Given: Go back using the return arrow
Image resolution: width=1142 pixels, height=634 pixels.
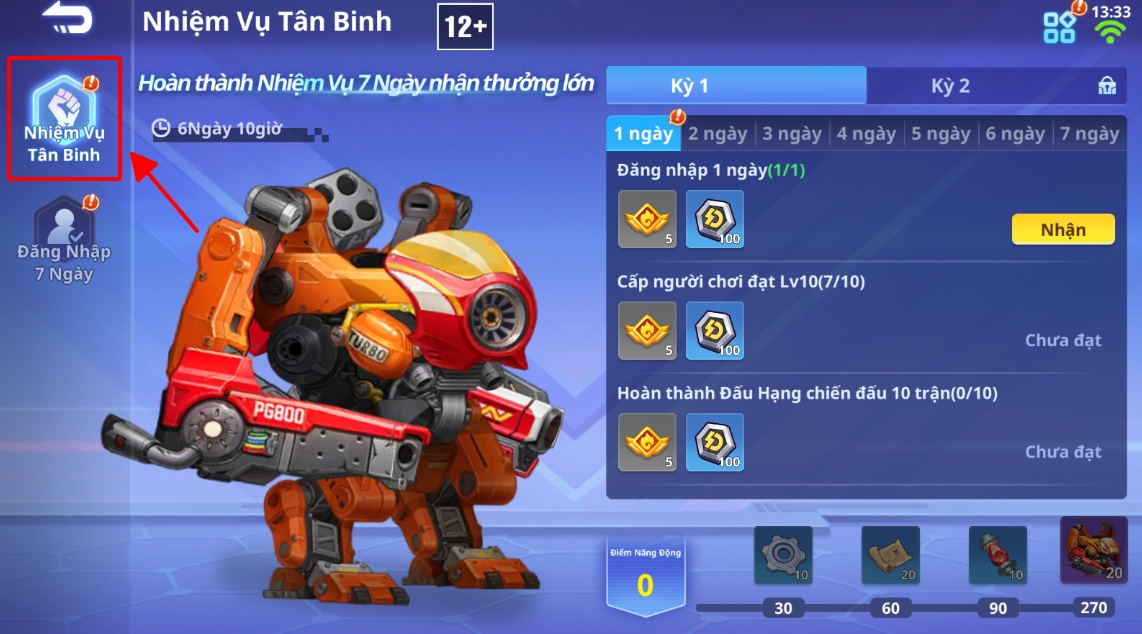Looking at the screenshot, I should 67,20.
